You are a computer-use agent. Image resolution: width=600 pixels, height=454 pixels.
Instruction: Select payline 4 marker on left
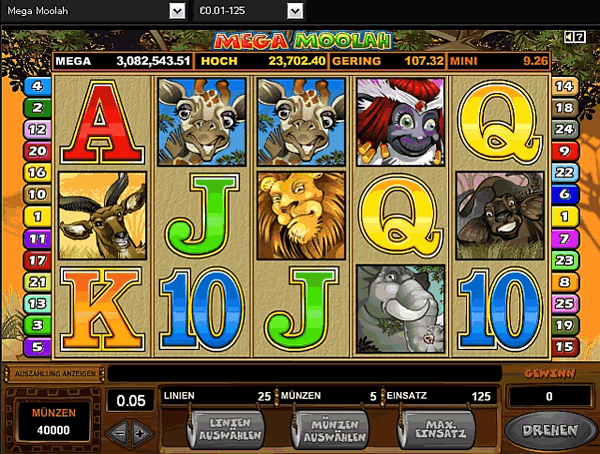38,86
